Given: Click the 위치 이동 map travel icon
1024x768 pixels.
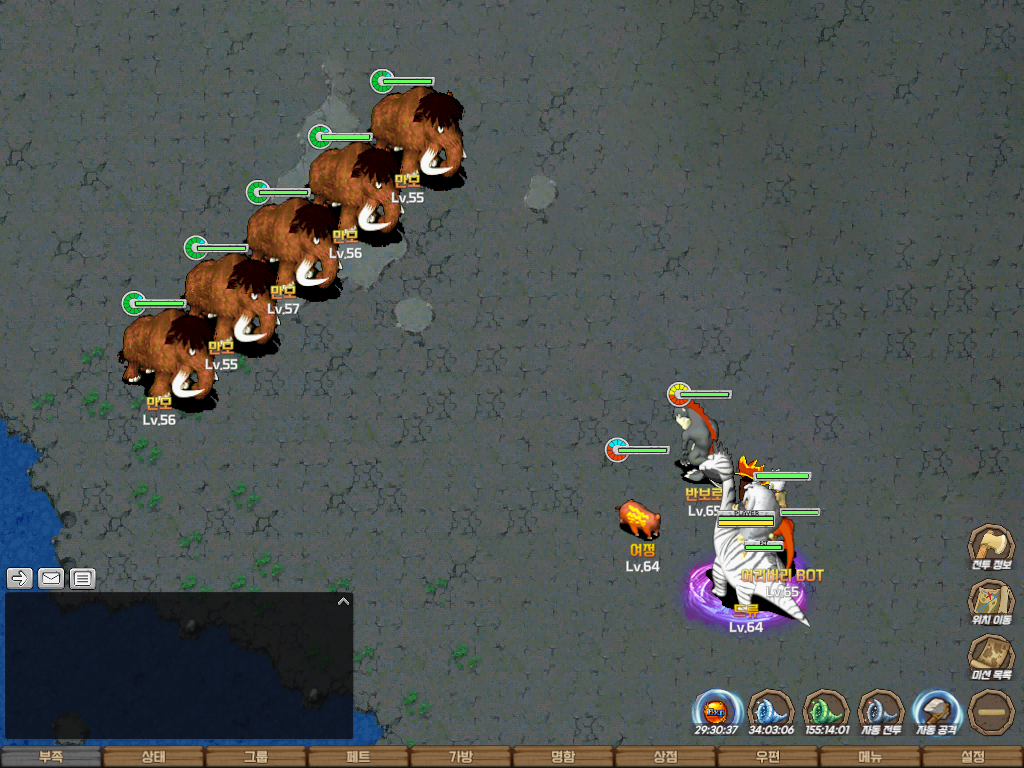Looking at the screenshot, I should (991, 600).
